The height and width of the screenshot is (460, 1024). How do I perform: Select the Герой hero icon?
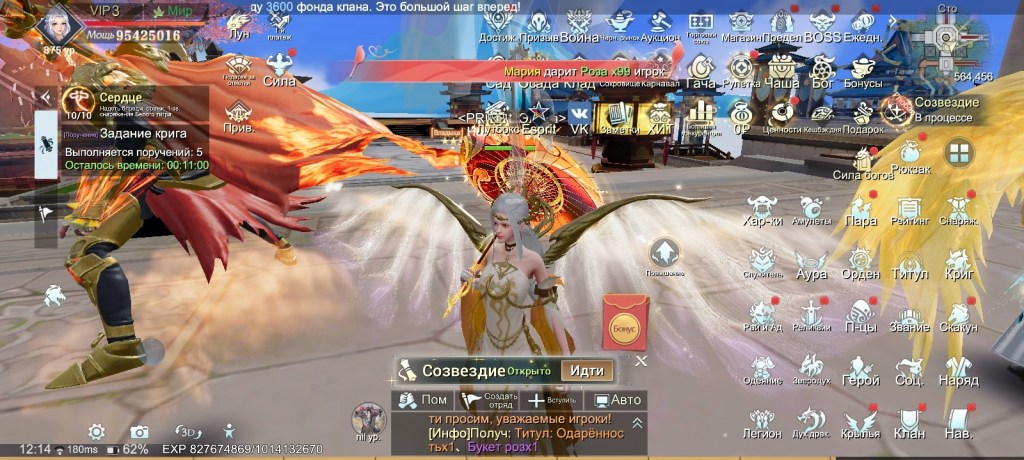point(860,370)
